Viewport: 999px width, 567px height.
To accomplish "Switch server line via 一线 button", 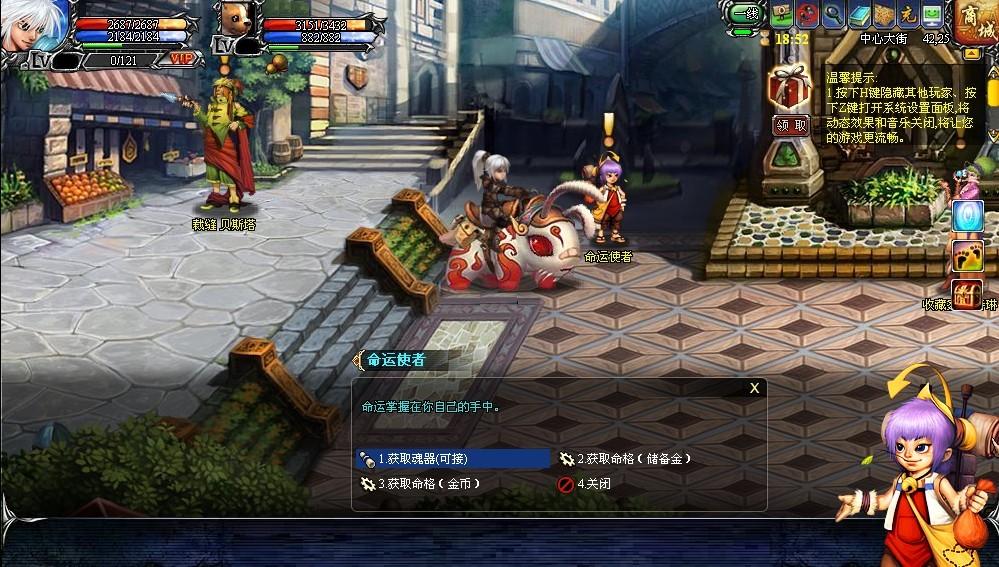I will tap(745, 15).
